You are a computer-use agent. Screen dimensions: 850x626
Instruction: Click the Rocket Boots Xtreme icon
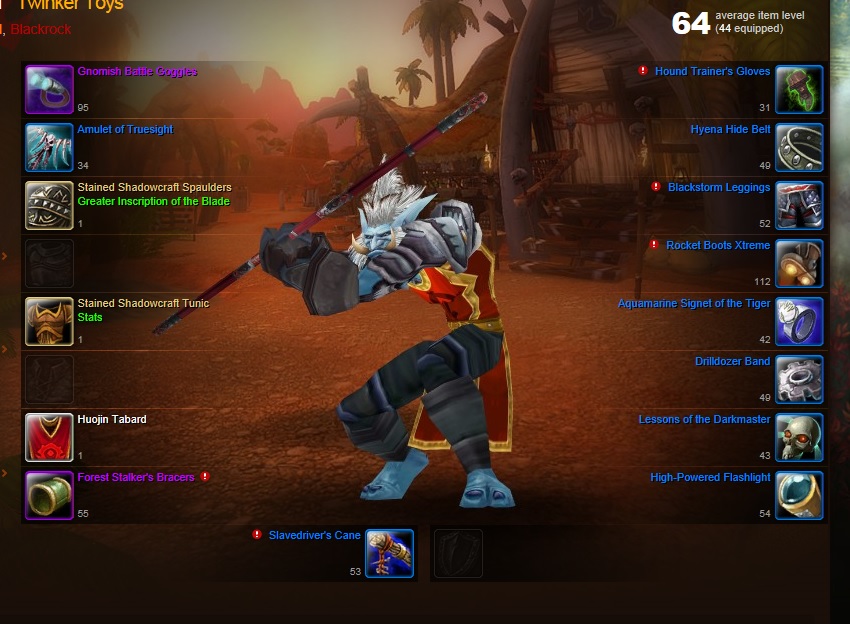tap(799, 264)
